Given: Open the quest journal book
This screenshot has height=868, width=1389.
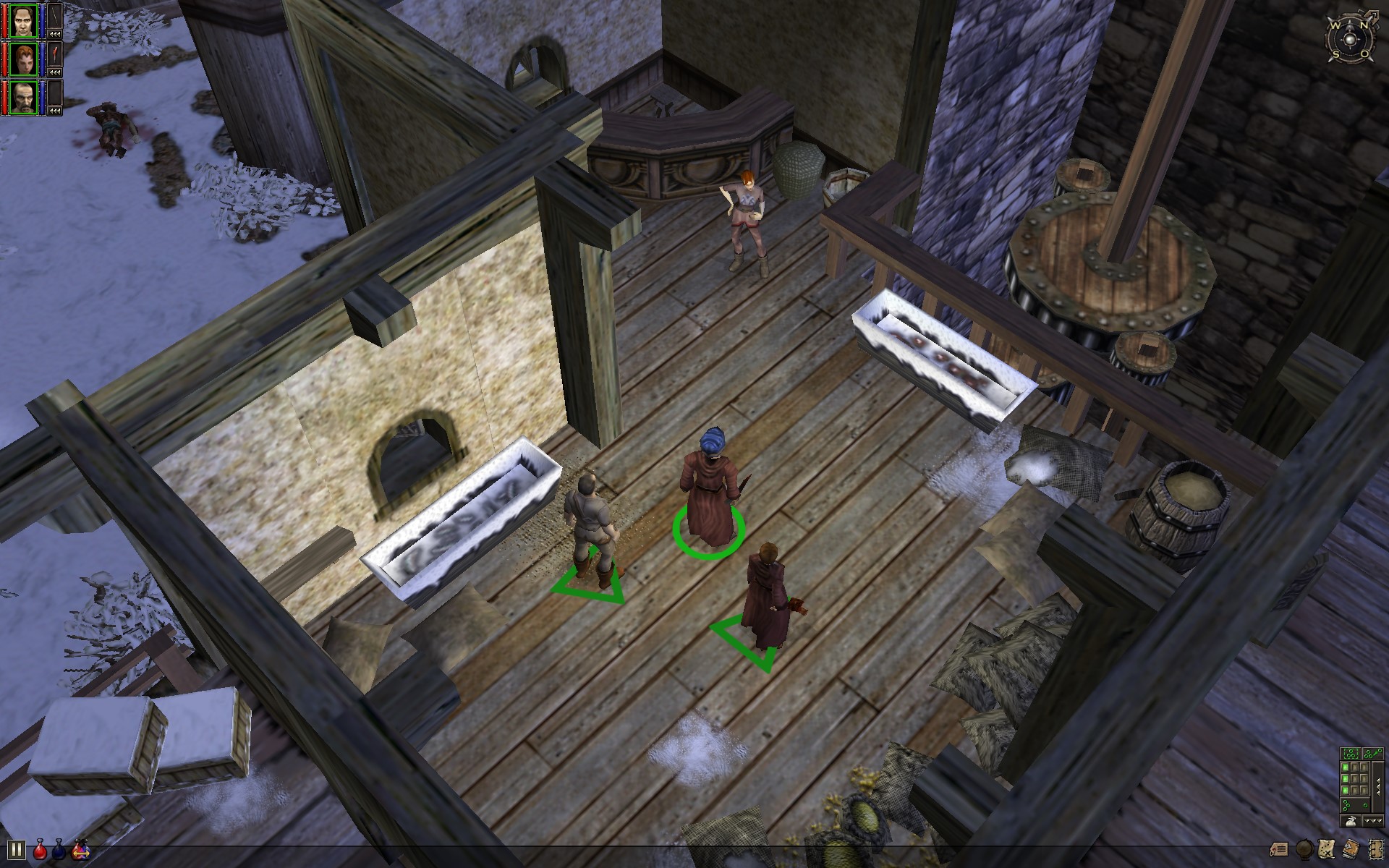Looking at the screenshot, I should [1351, 848].
